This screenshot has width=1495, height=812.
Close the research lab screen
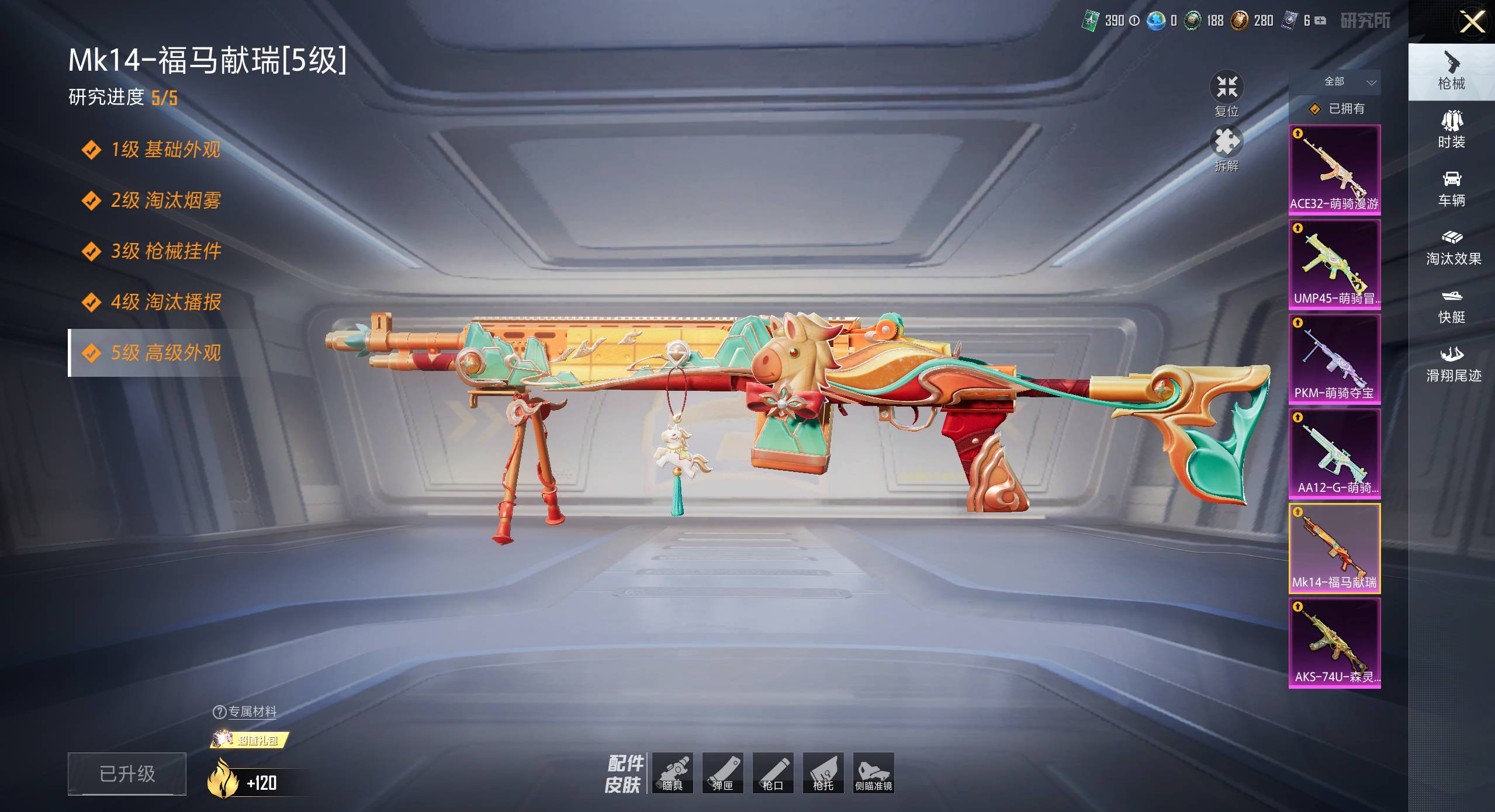coord(1472,22)
